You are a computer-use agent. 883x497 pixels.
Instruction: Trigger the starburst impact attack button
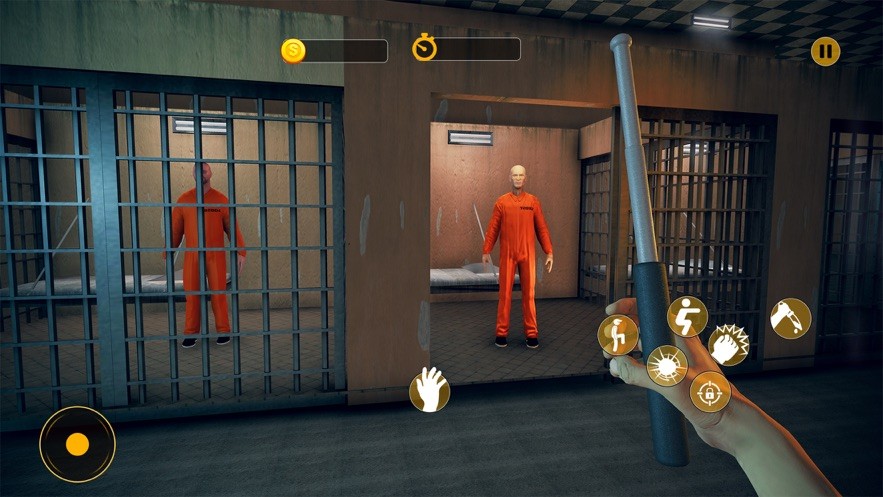click(667, 365)
